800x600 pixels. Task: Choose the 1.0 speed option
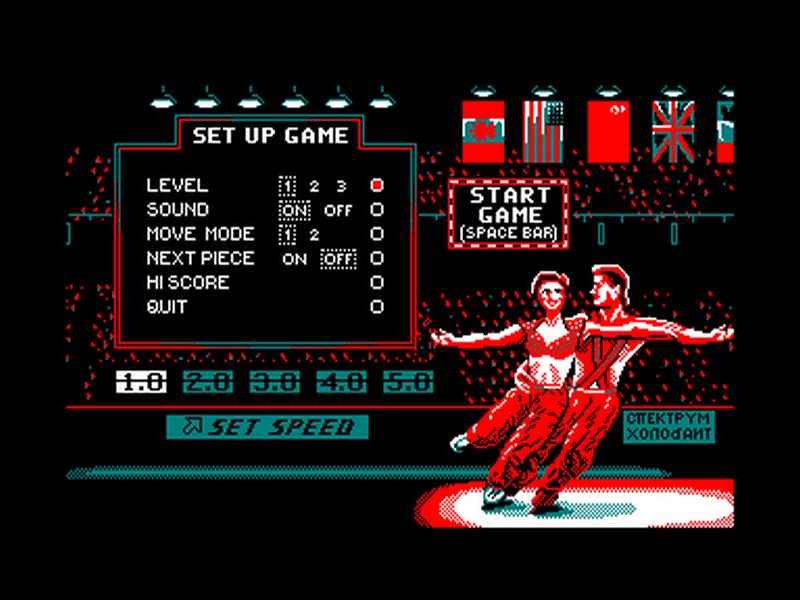pyautogui.click(x=141, y=381)
